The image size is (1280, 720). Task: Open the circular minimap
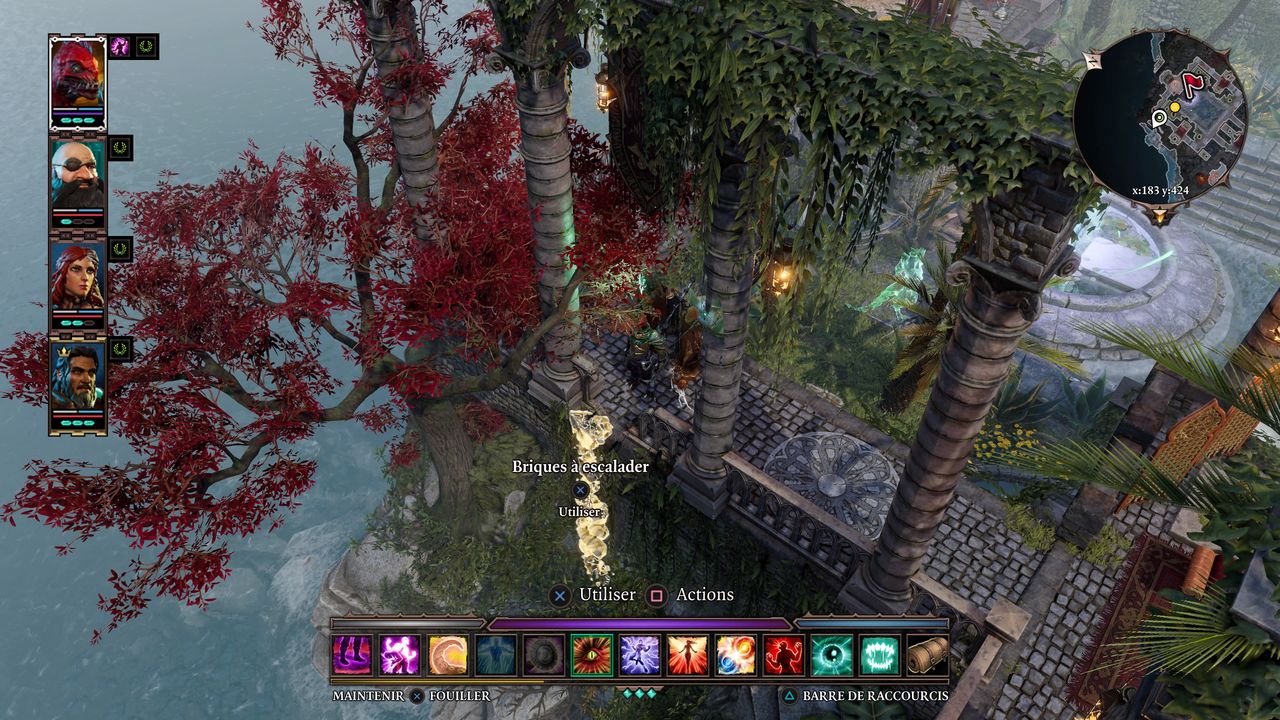pyautogui.click(x=1160, y=116)
